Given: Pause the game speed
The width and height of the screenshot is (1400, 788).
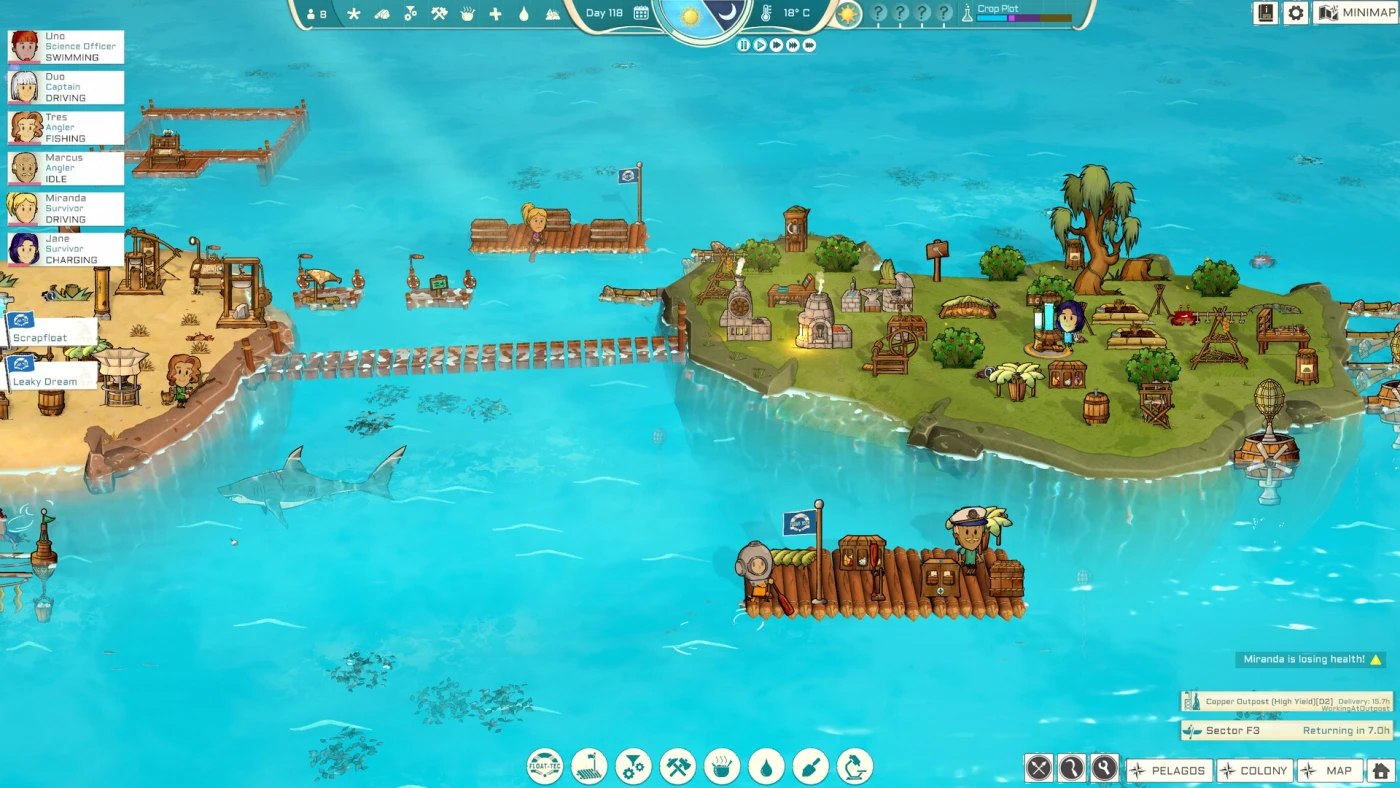Looking at the screenshot, I should 743,45.
